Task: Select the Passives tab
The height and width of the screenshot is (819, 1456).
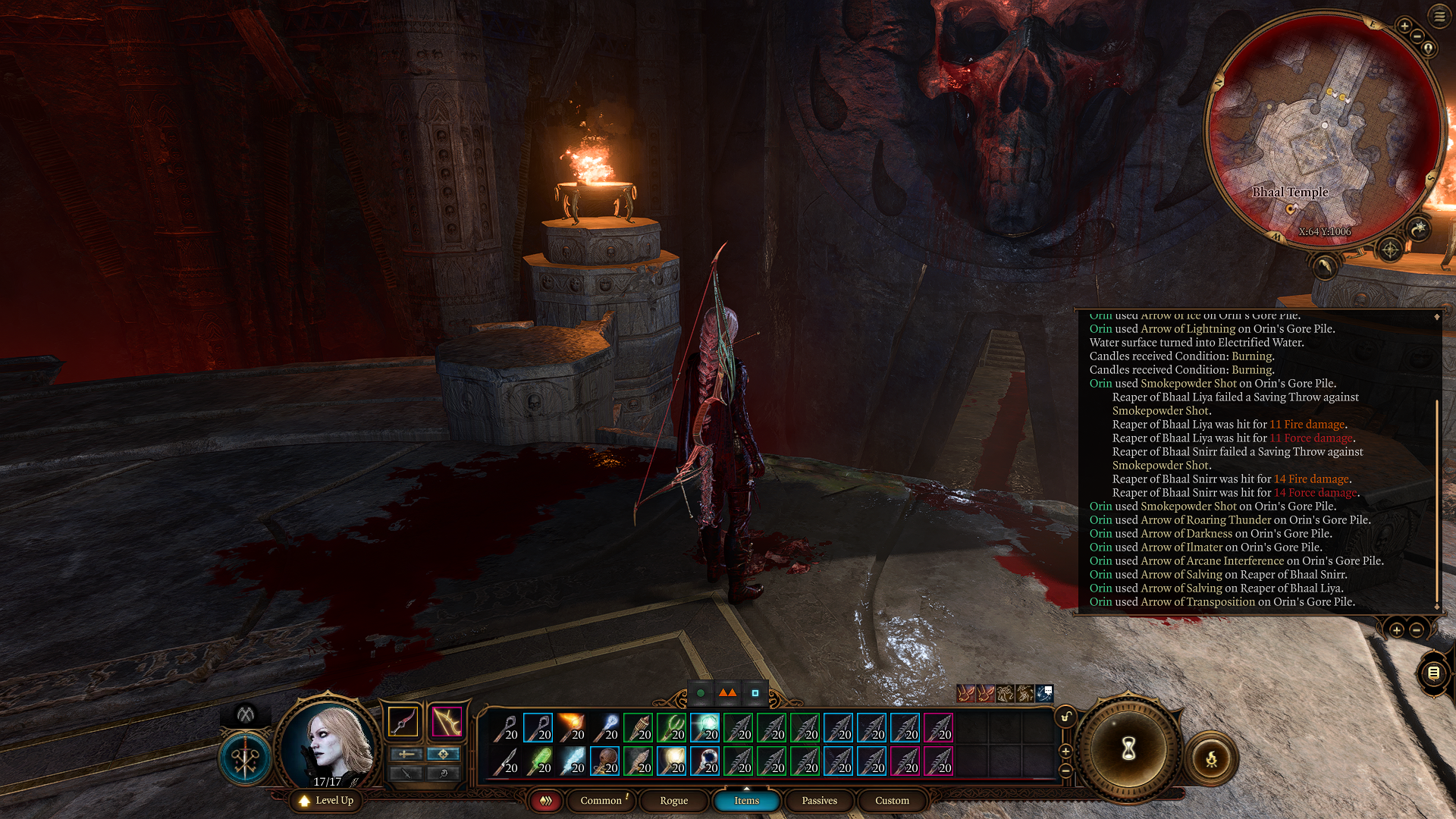Action: 819,800
